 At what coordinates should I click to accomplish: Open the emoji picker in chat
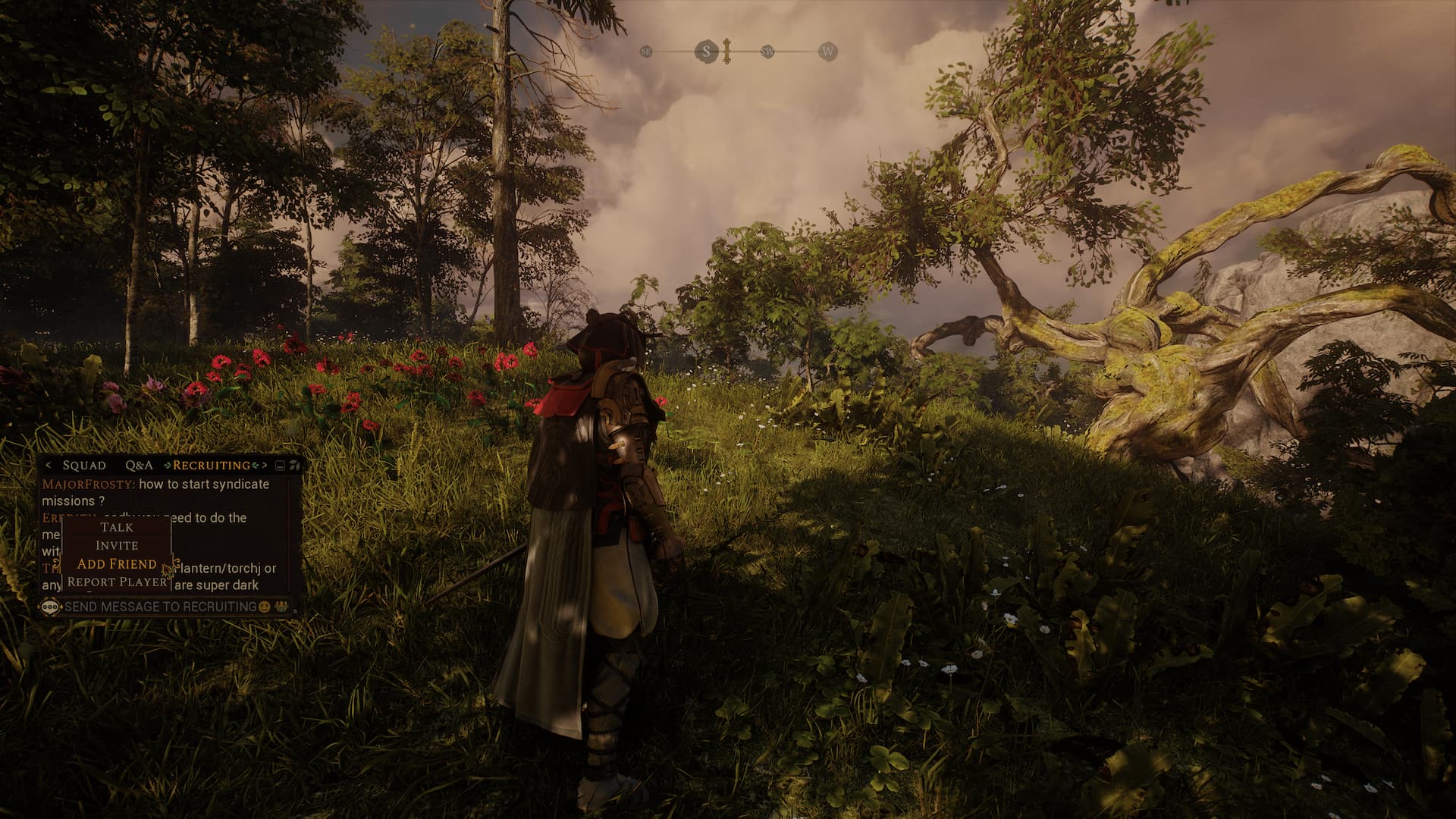pyautogui.click(x=265, y=607)
